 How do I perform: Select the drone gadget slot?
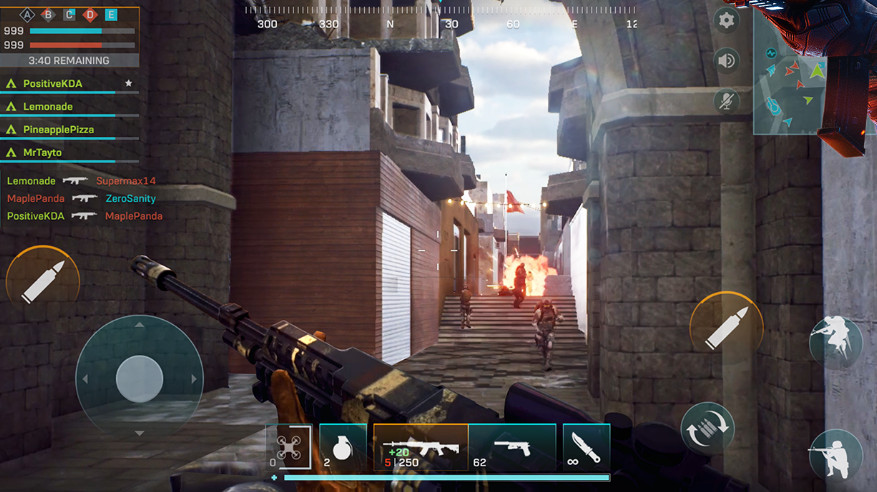click(290, 447)
